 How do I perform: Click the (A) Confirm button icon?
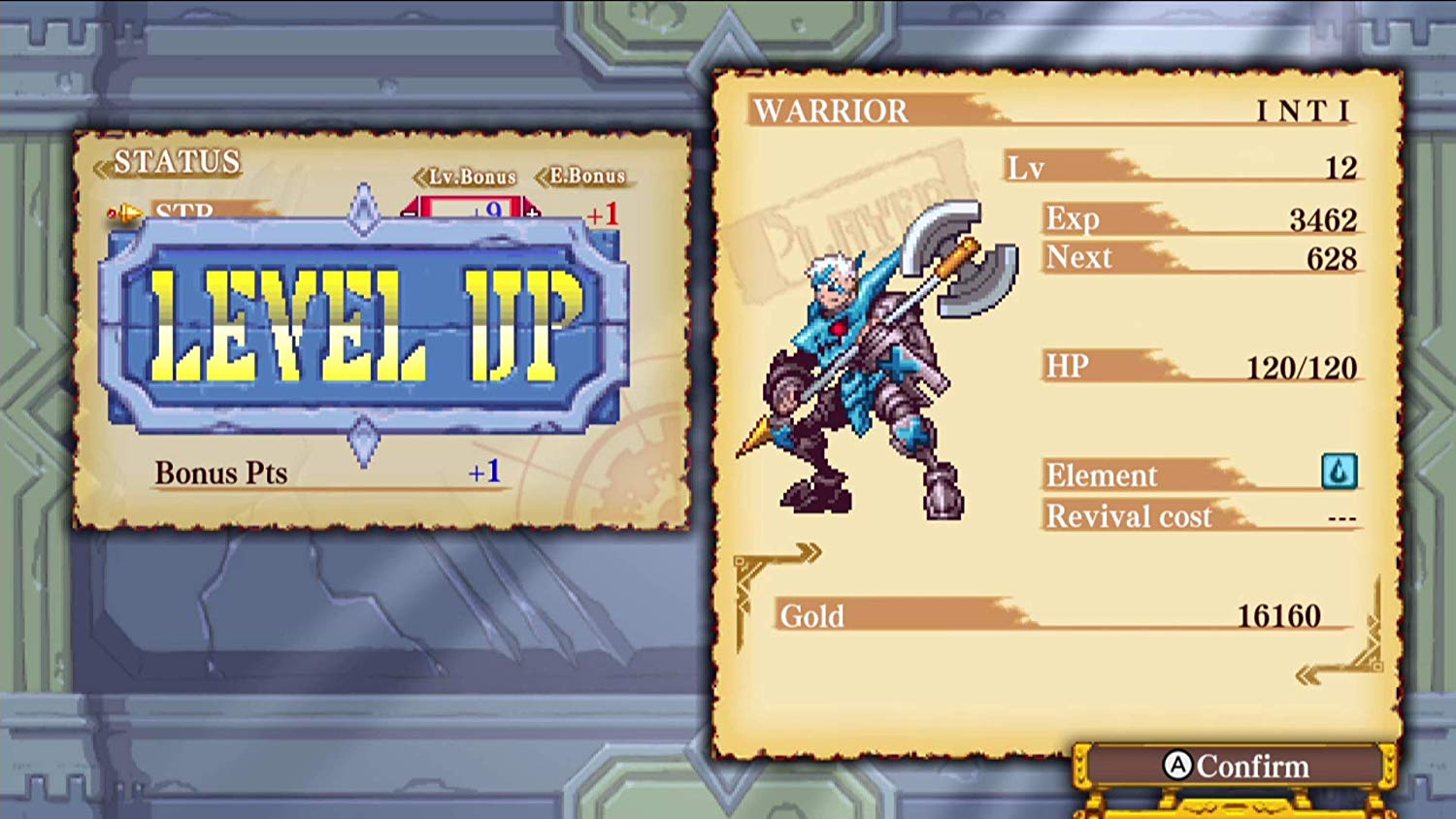[1177, 767]
